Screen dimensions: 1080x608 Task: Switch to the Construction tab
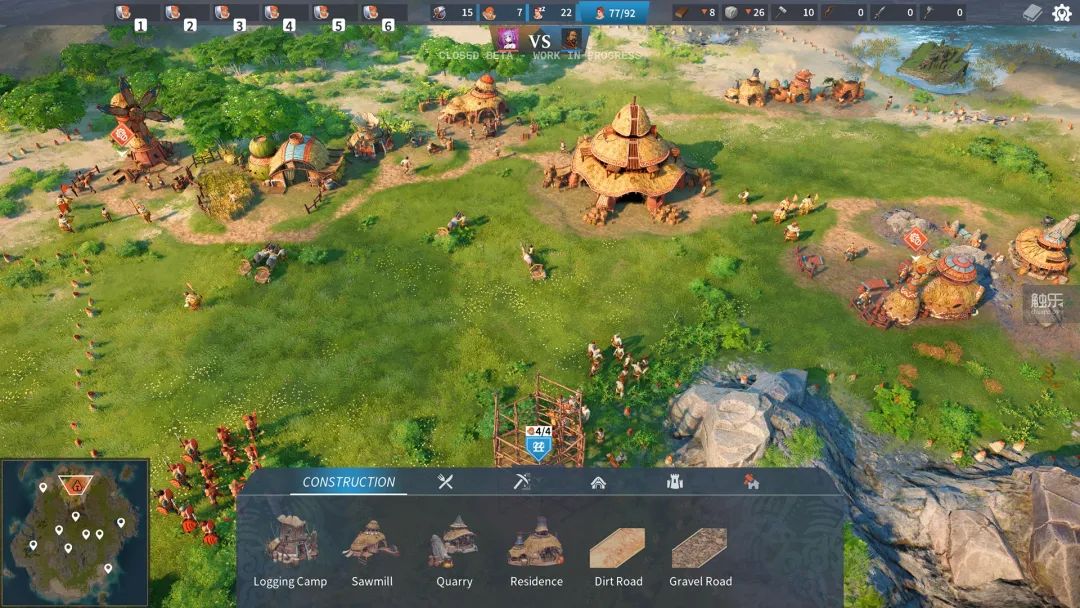coord(349,482)
